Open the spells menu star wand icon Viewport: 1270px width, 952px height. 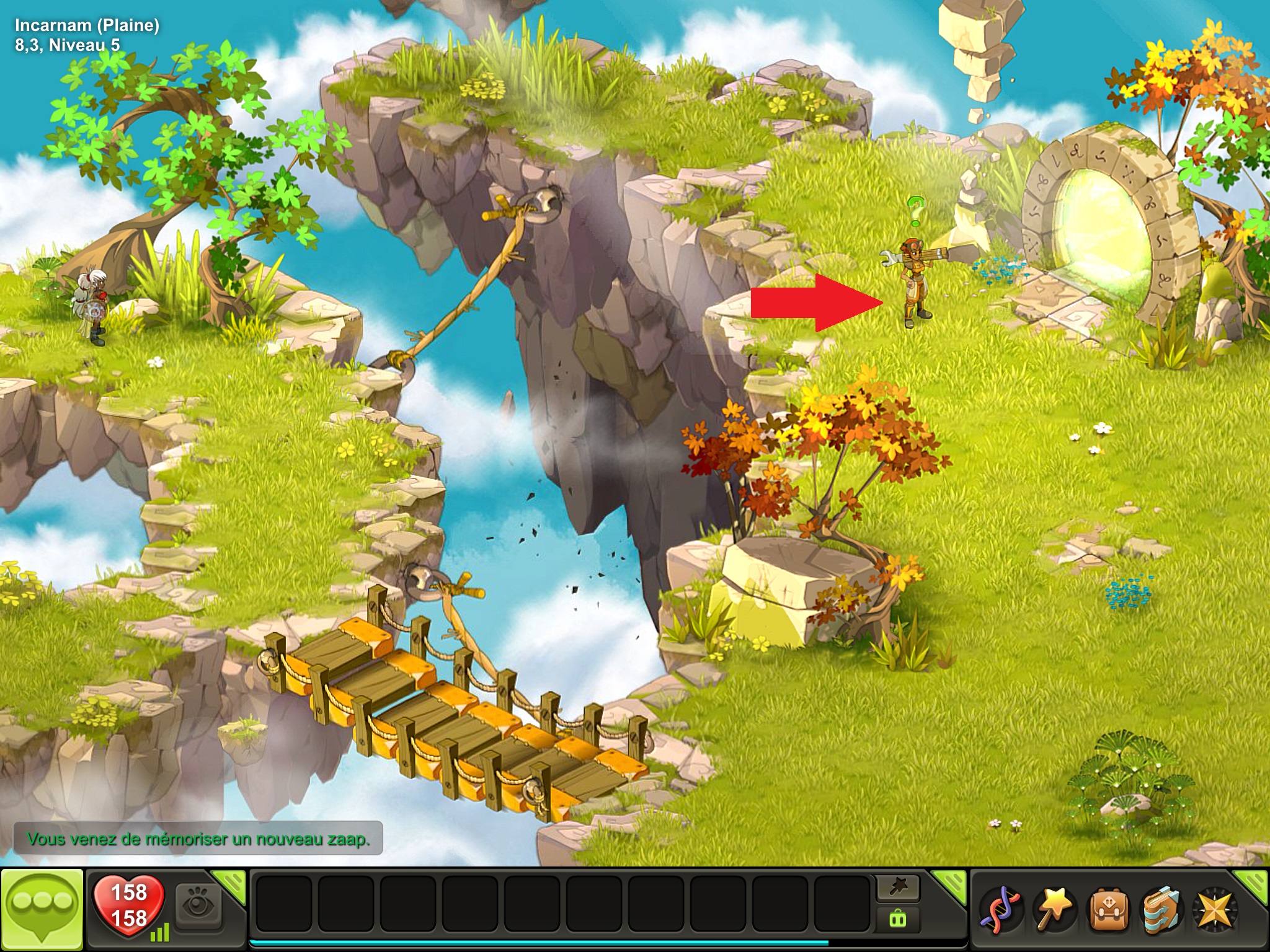pyautogui.click(x=1053, y=910)
